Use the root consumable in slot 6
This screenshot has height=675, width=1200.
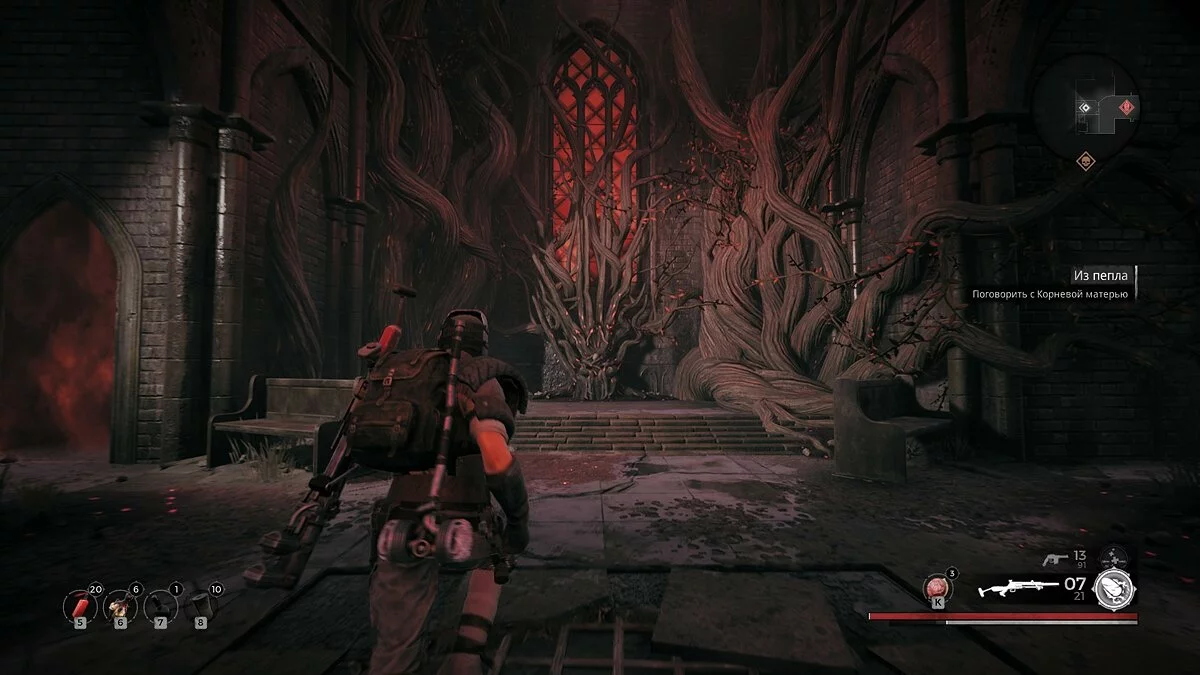(119, 604)
